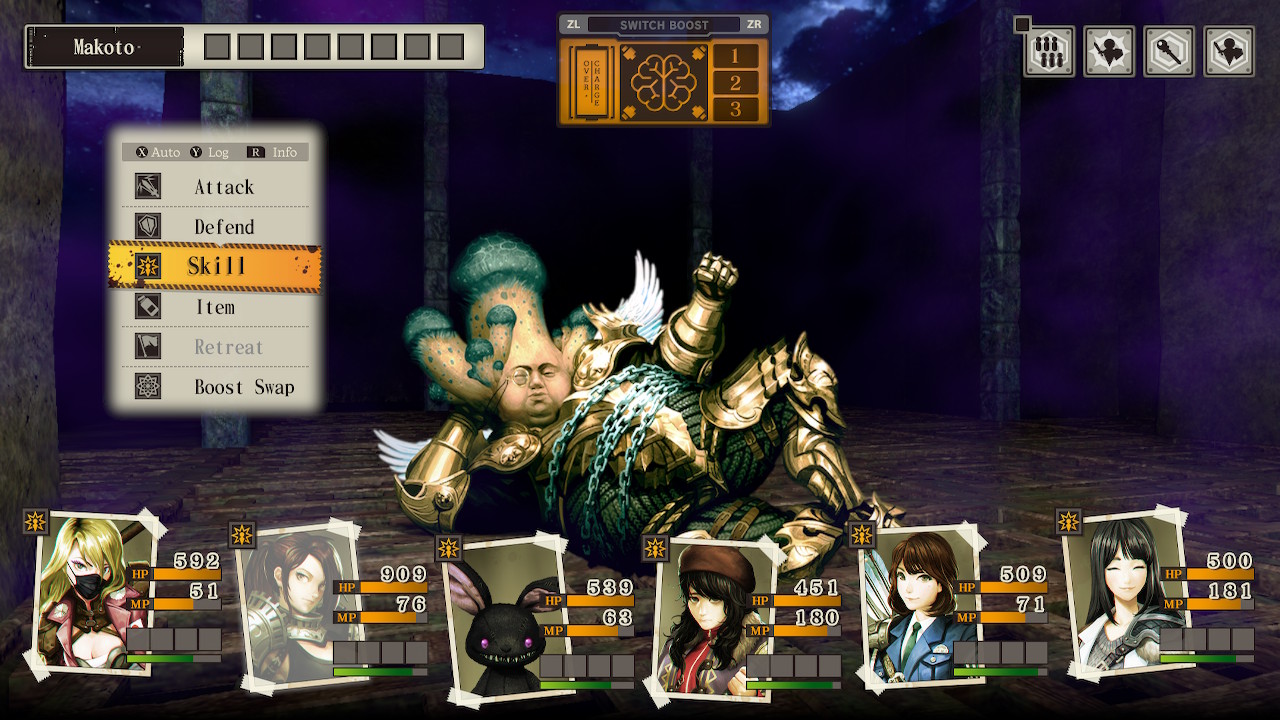Click the knight icon with starburst background
This screenshot has width=1280, height=720.
coord(1109,51)
